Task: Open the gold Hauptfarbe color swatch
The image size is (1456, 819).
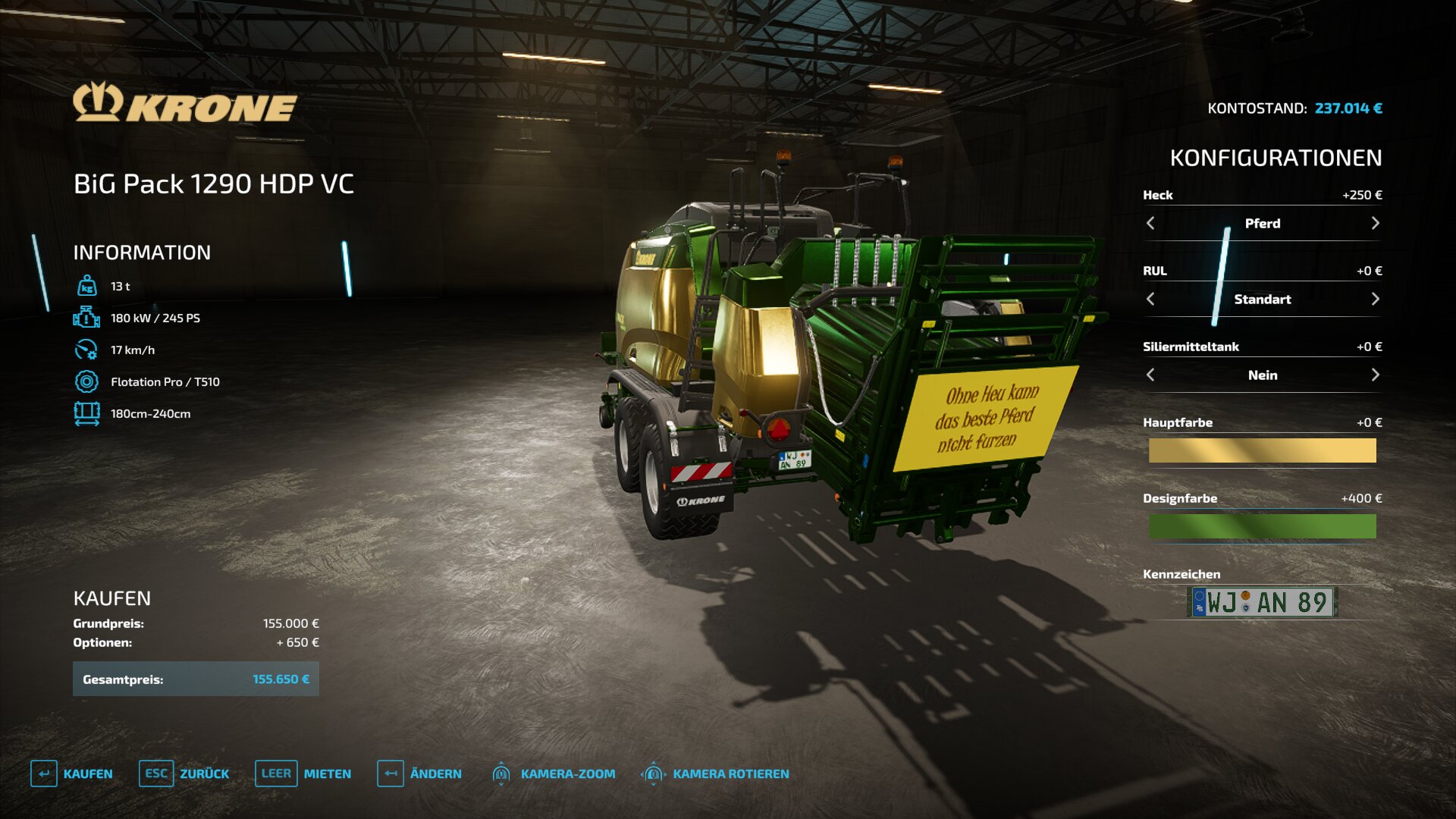Action: click(1262, 450)
